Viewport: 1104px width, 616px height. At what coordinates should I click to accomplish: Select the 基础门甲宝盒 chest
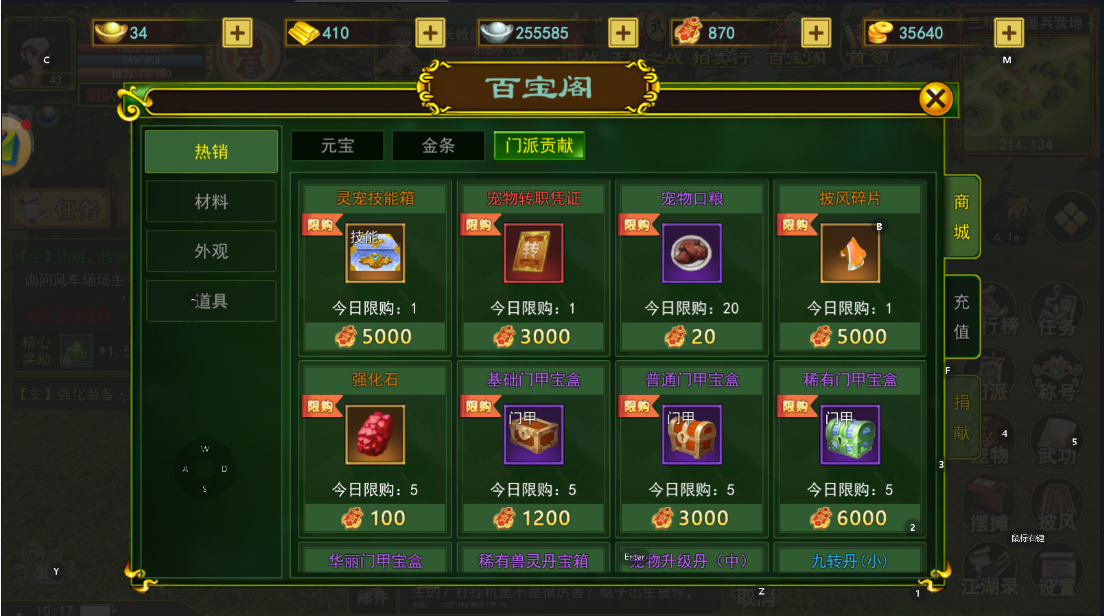[x=533, y=435]
